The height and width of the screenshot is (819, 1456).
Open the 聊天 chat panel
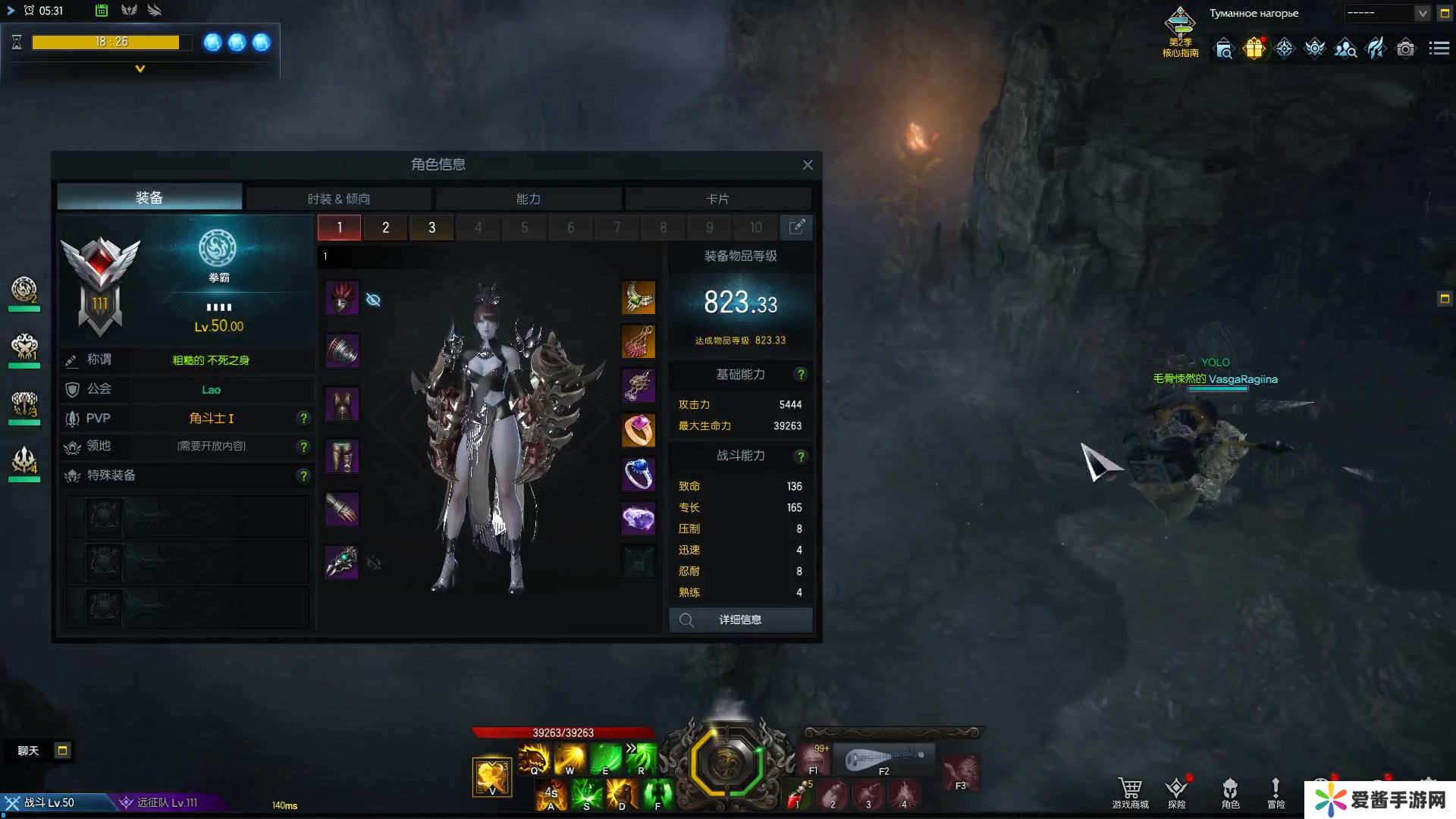28,751
